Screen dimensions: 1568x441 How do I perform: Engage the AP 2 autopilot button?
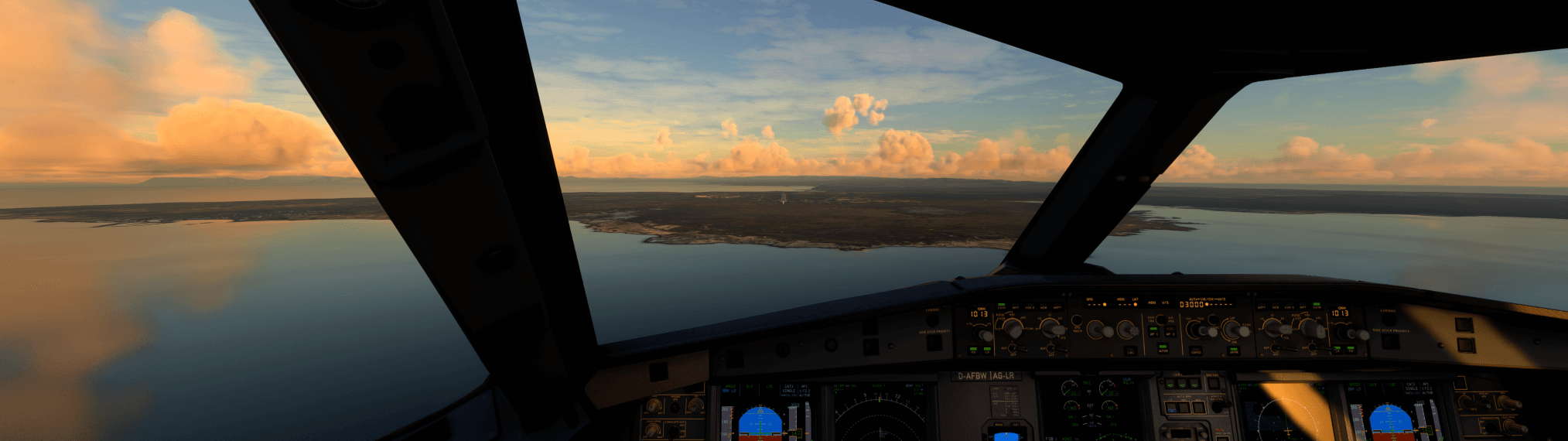[1170, 331]
